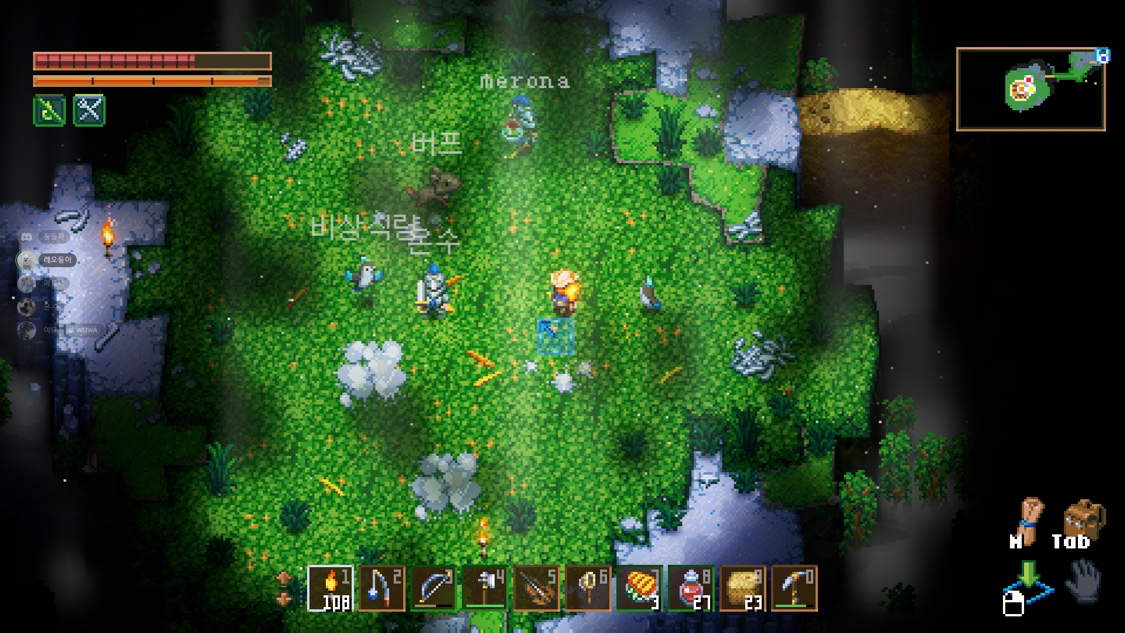Open the minimap
The height and width of the screenshot is (633, 1125).
point(1031,89)
